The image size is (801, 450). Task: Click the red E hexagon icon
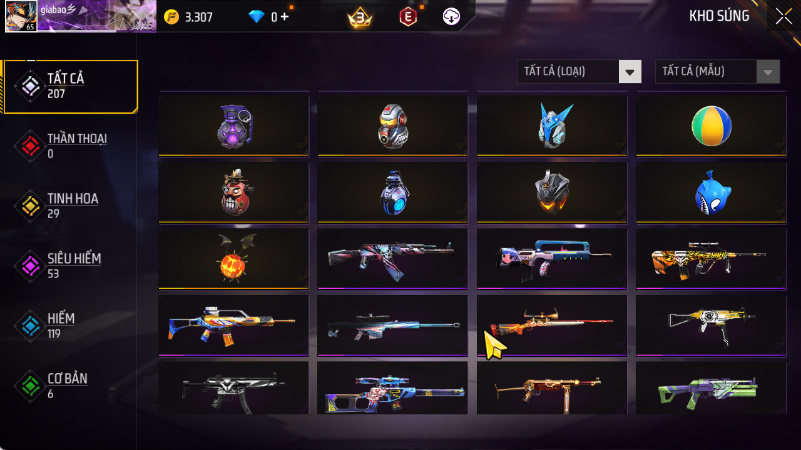(x=407, y=17)
